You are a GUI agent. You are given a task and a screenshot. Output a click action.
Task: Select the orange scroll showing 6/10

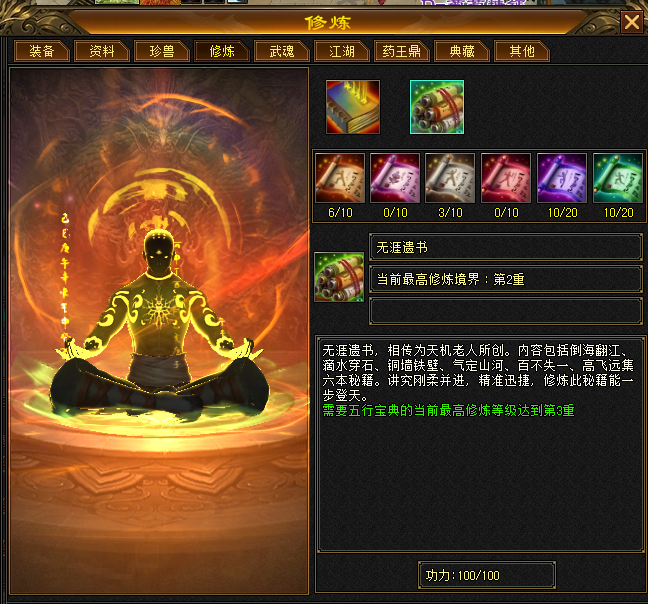point(341,178)
